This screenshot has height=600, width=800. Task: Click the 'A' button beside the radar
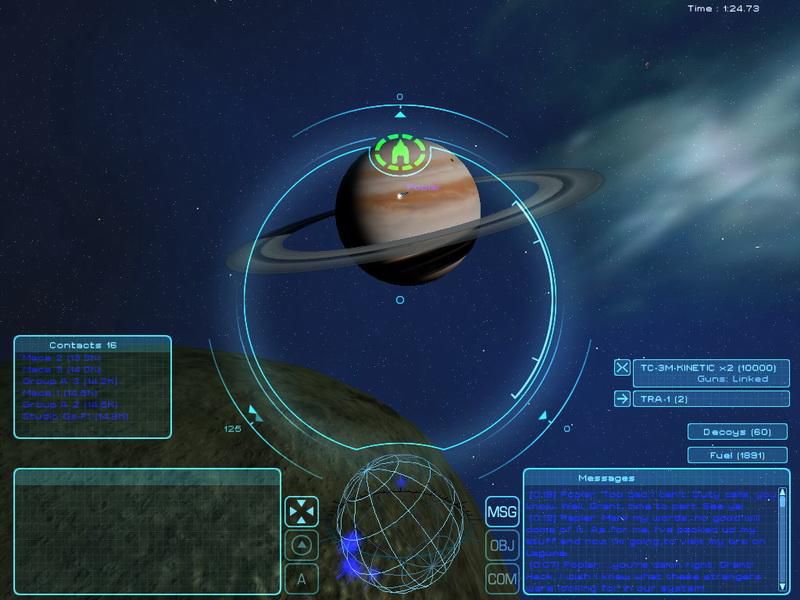pos(301,579)
